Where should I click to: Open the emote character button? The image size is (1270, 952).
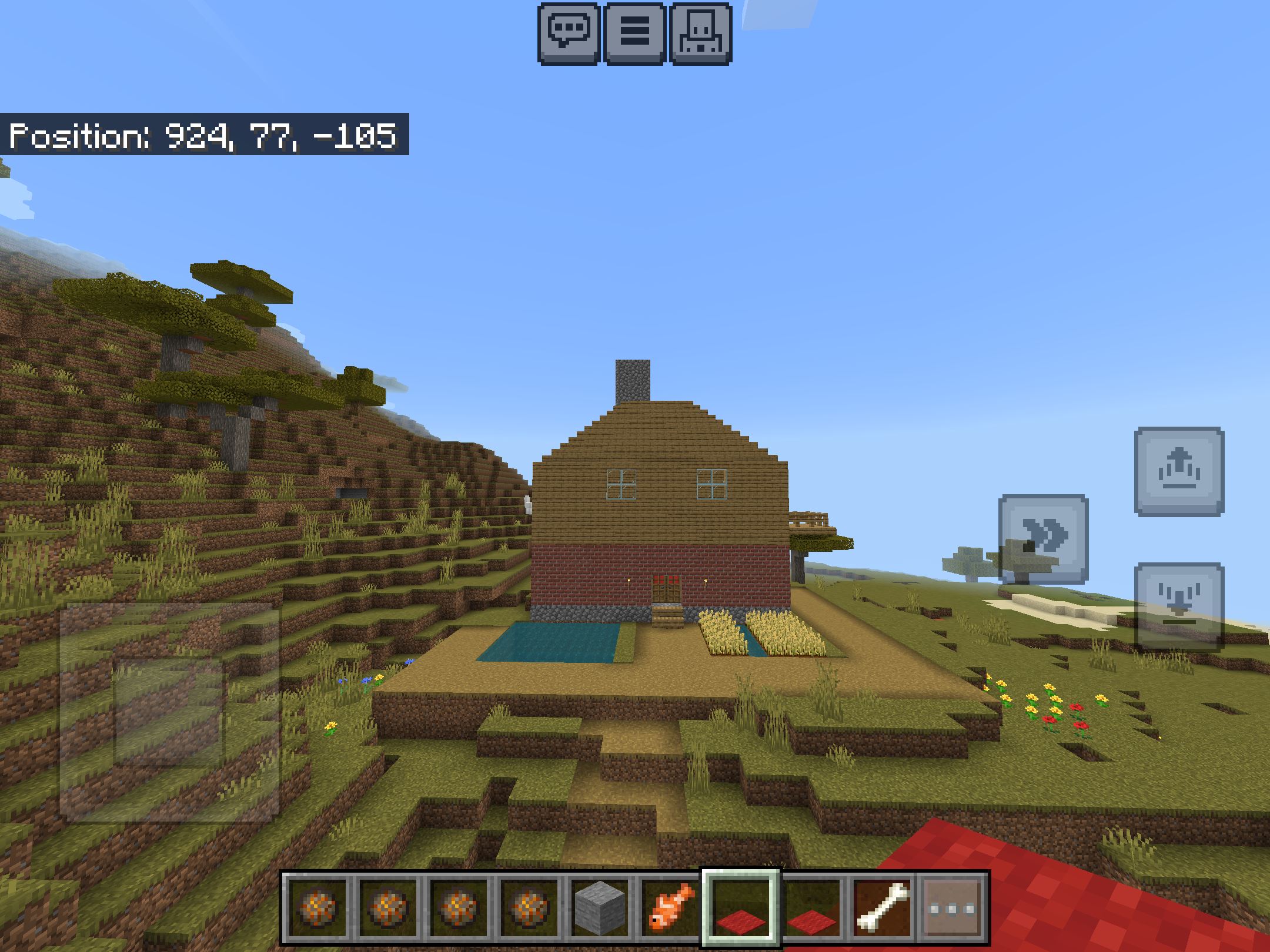point(701,33)
